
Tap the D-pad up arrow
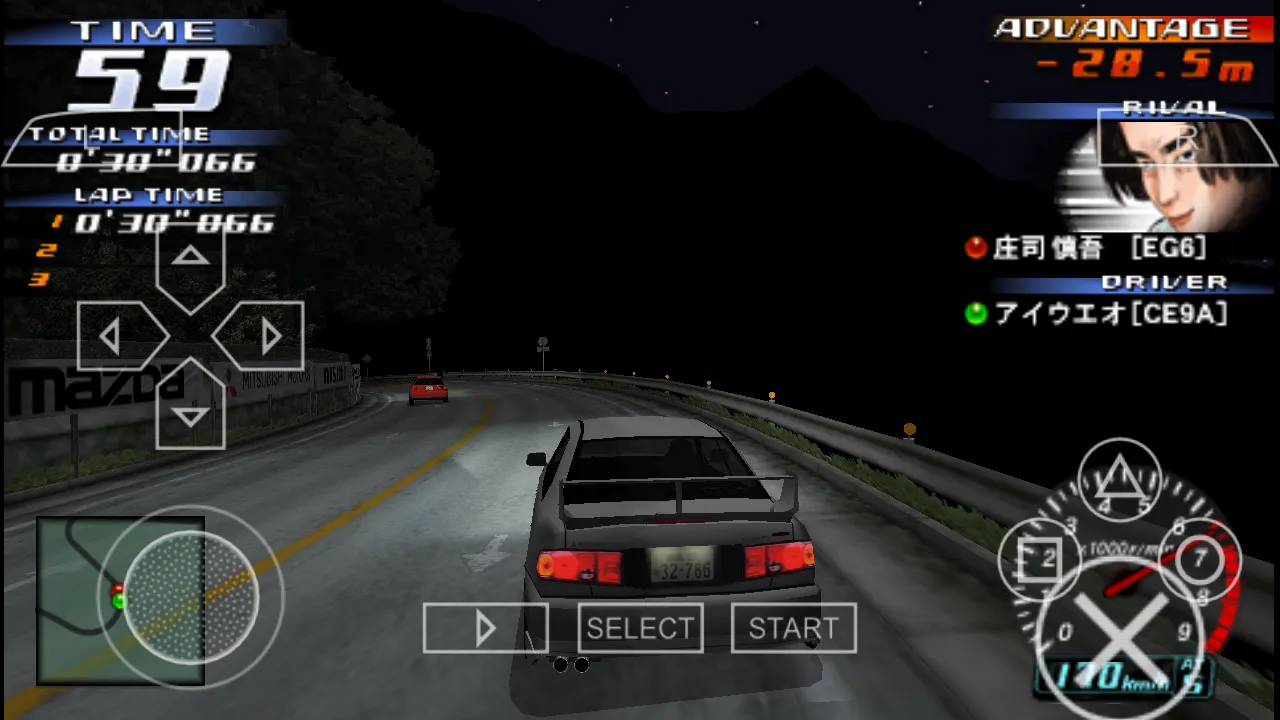[190, 262]
